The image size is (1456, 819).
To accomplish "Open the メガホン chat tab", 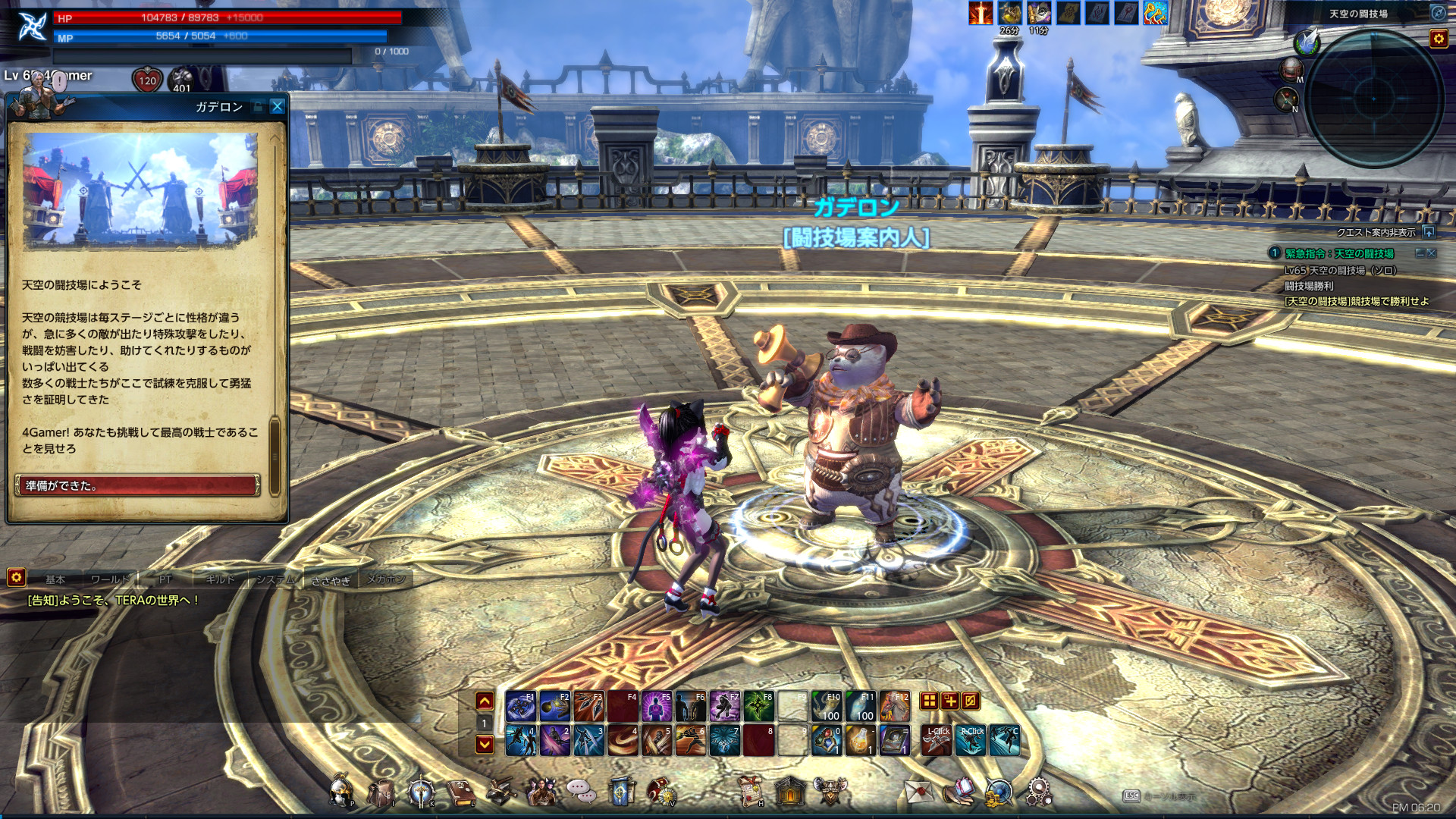I will point(386,579).
